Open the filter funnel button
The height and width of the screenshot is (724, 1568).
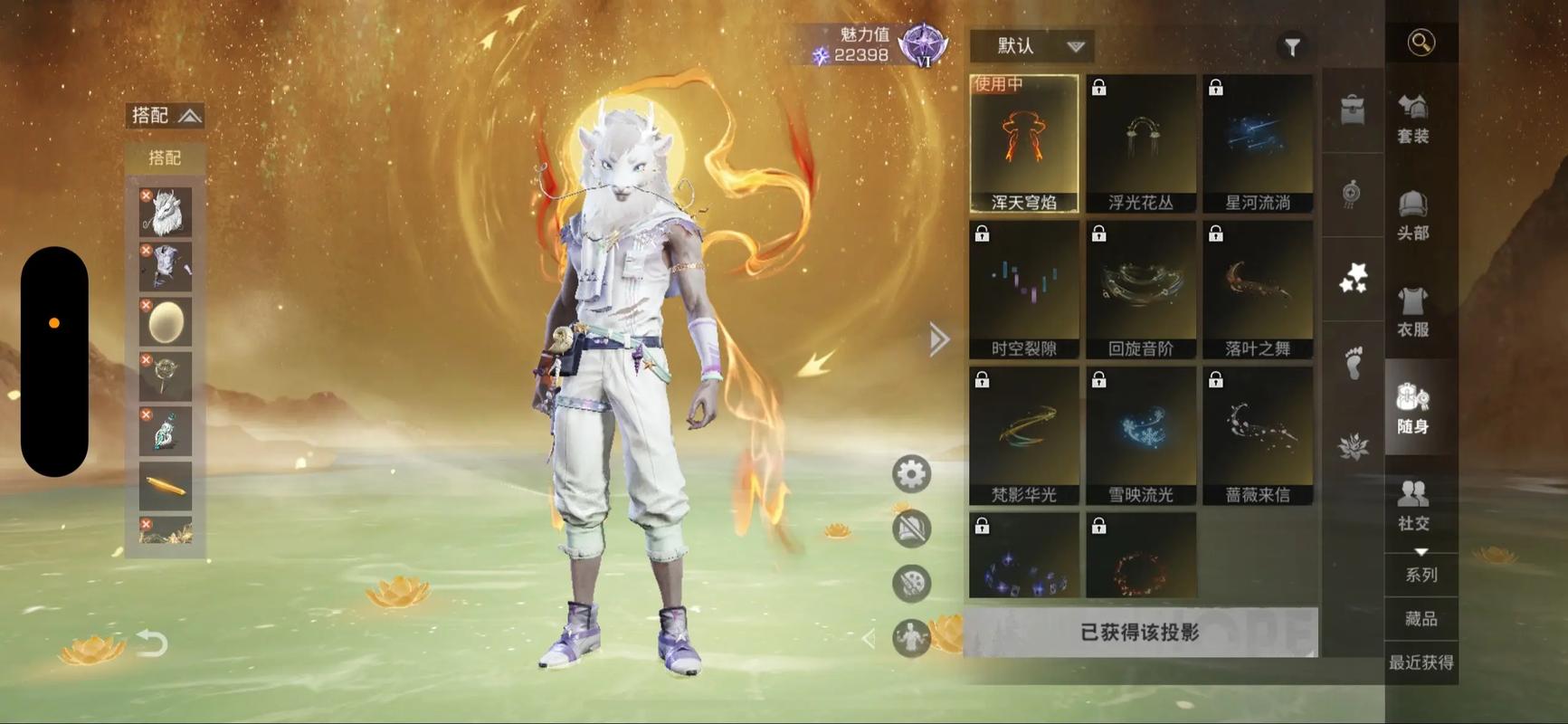tap(1291, 46)
